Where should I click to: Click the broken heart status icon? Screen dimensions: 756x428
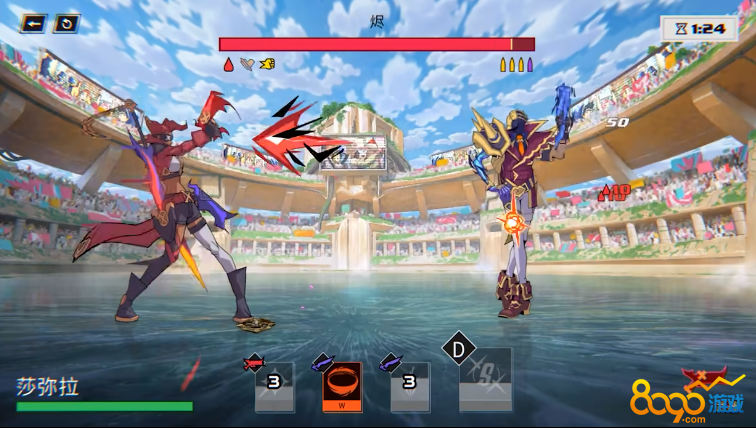[x=247, y=65]
